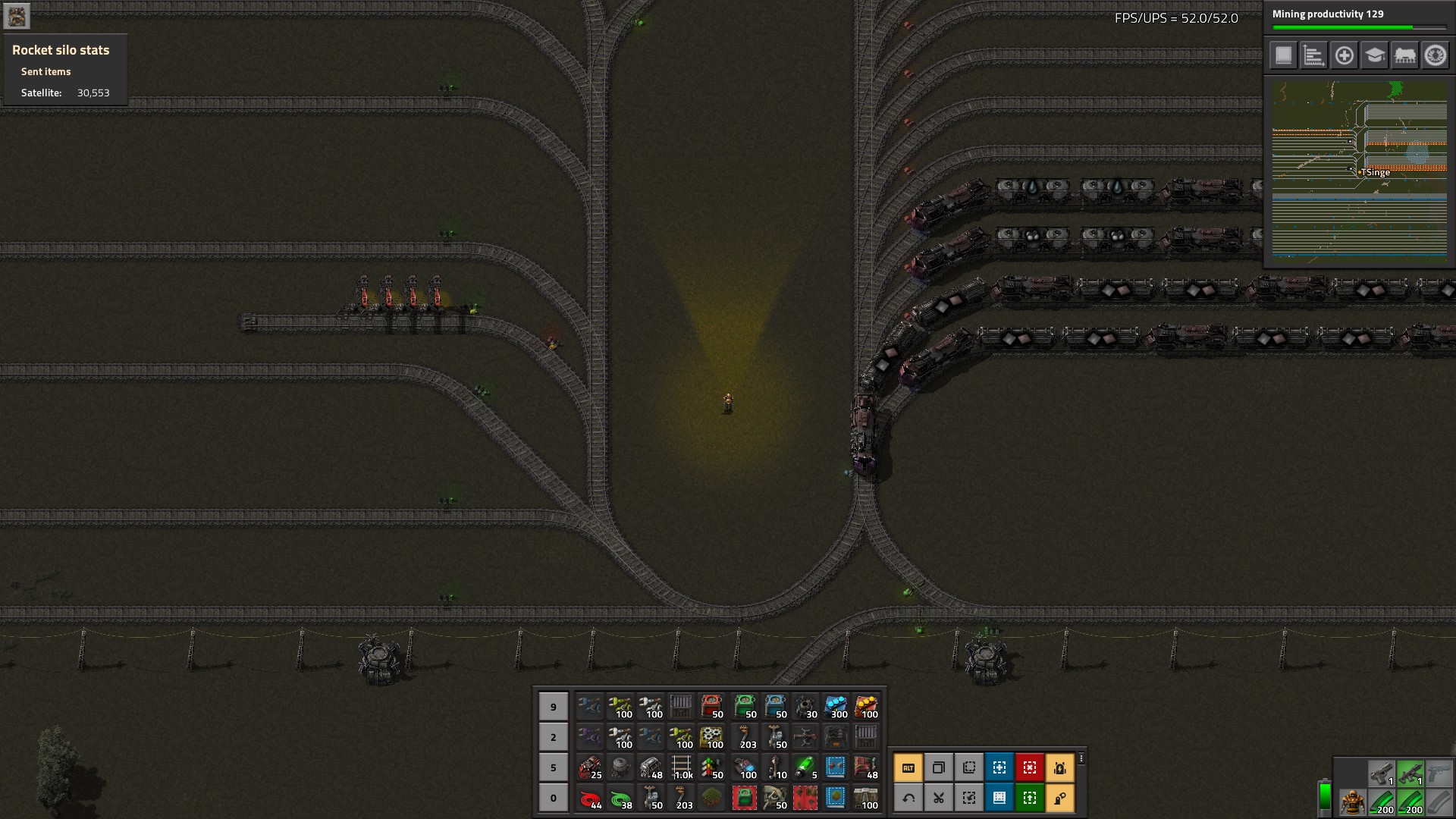Open the power armor equipment slot

click(1351, 802)
